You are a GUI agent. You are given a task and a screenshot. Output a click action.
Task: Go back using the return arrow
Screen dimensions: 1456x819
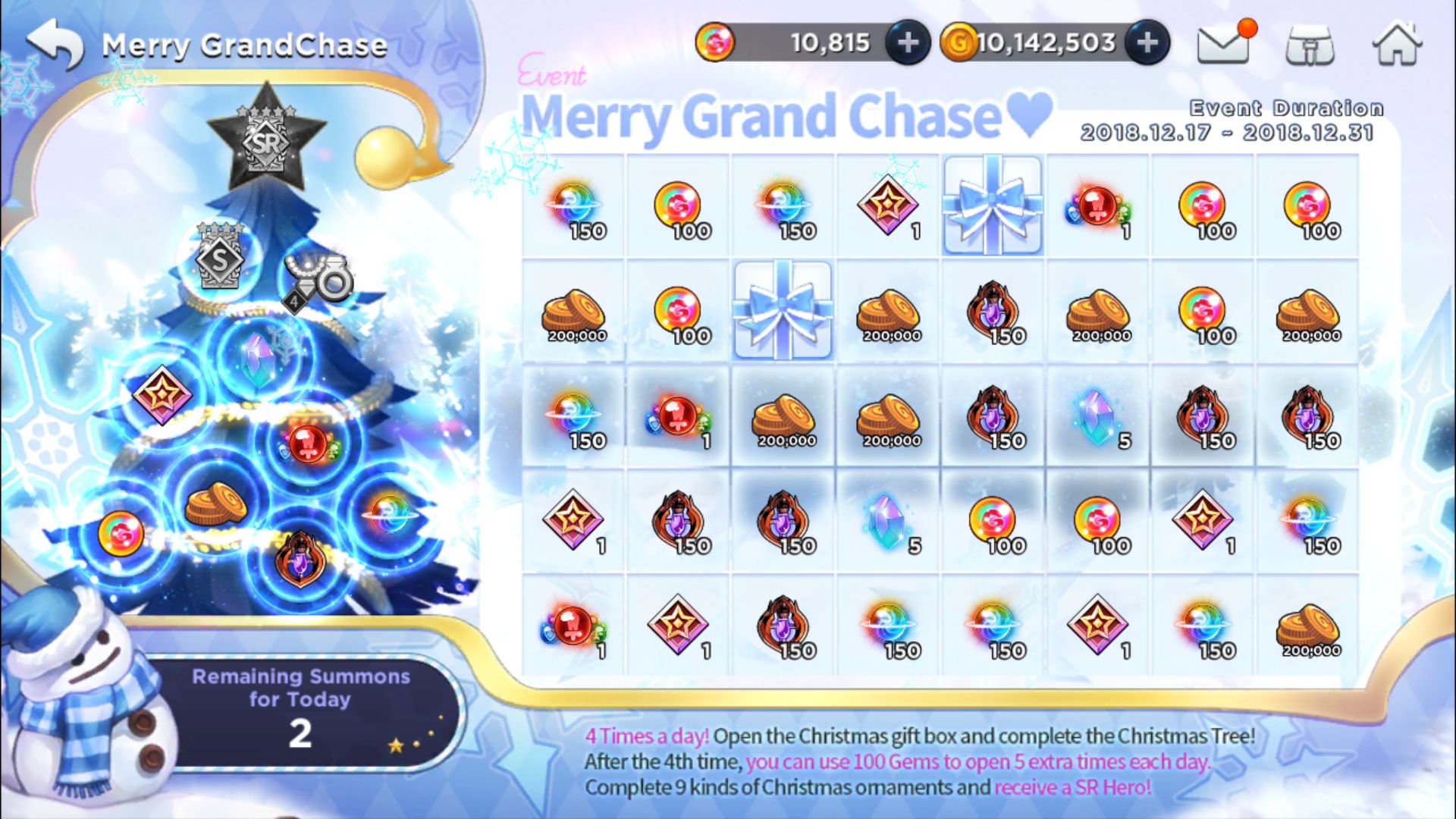pos(55,44)
